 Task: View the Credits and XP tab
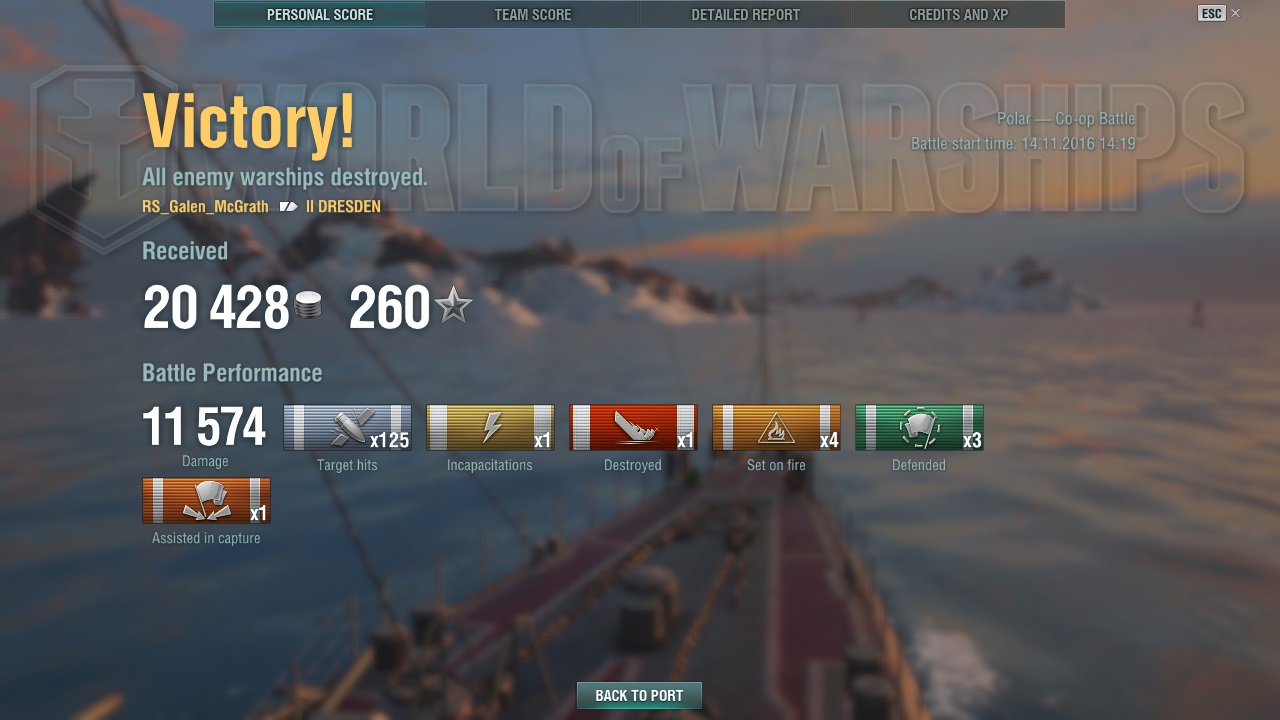click(958, 15)
